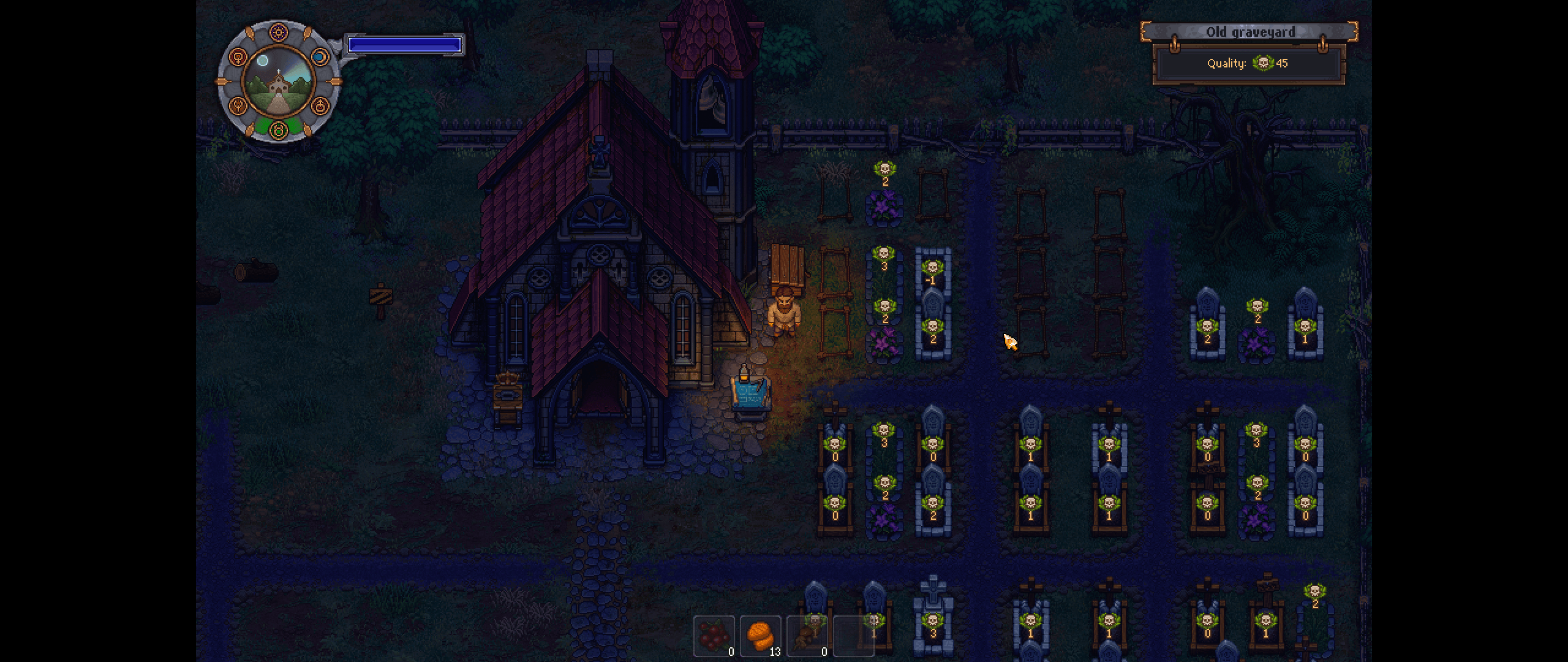Viewport: 1568px width, 662px height.
Task: Click the highlighted green day symbol
Action: click(279, 129)
